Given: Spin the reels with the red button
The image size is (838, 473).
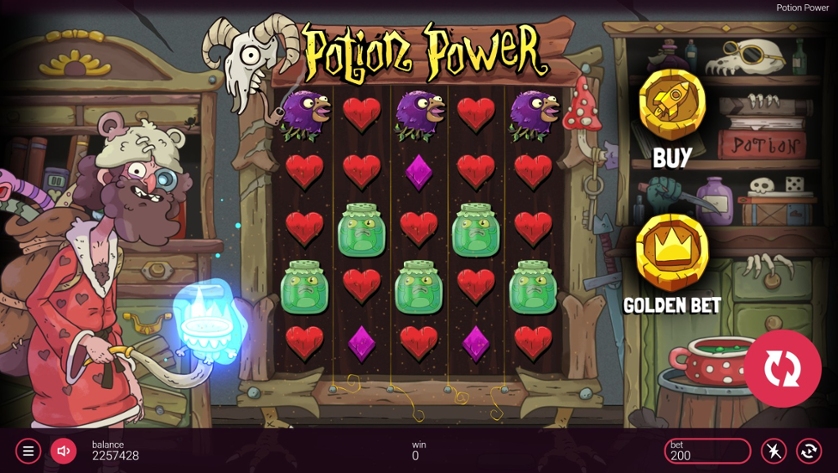Looking at the screenshot, I should coord(782,368).
